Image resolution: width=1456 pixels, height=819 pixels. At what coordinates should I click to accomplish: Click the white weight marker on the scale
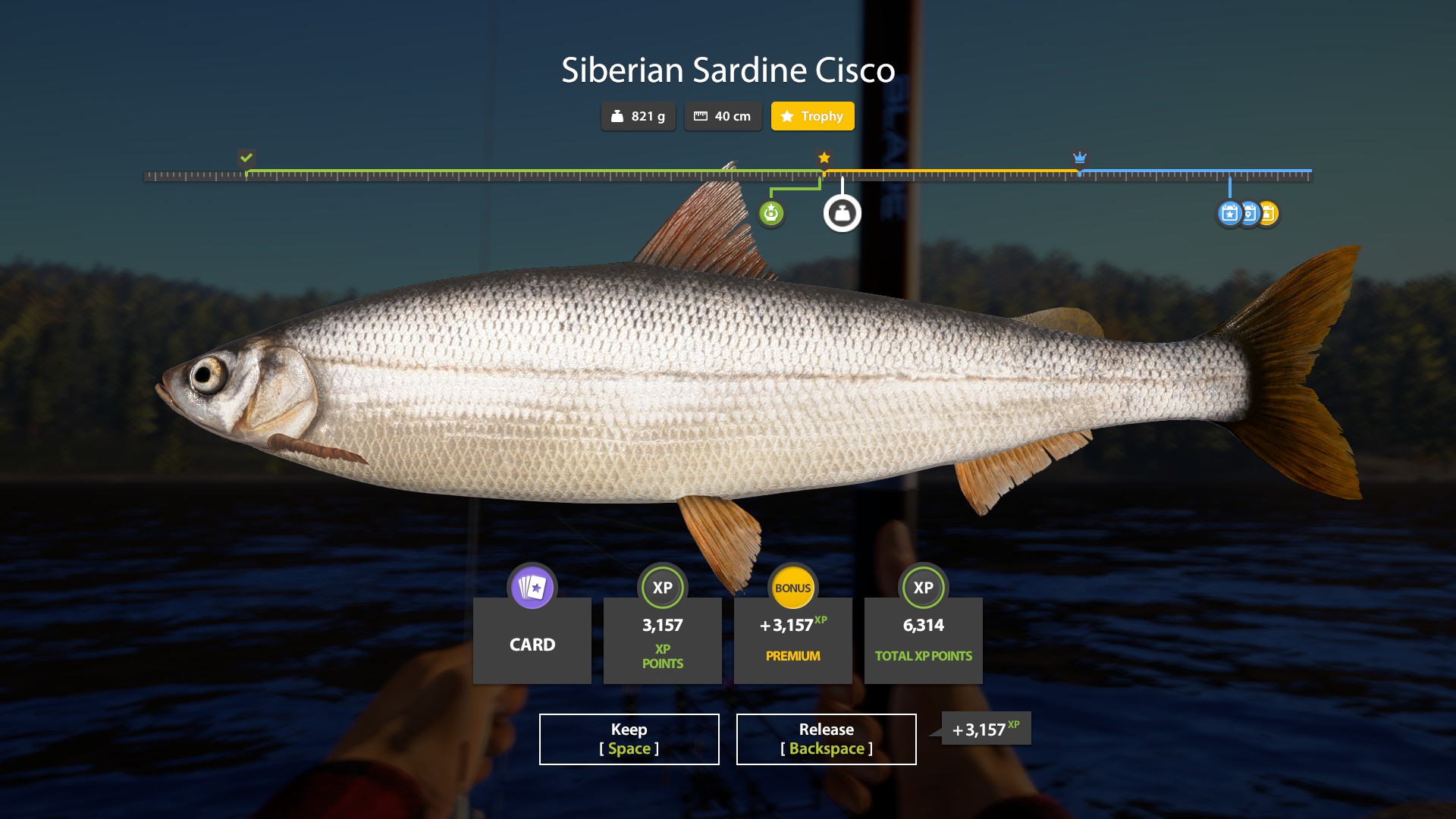[x=842, y=214]
